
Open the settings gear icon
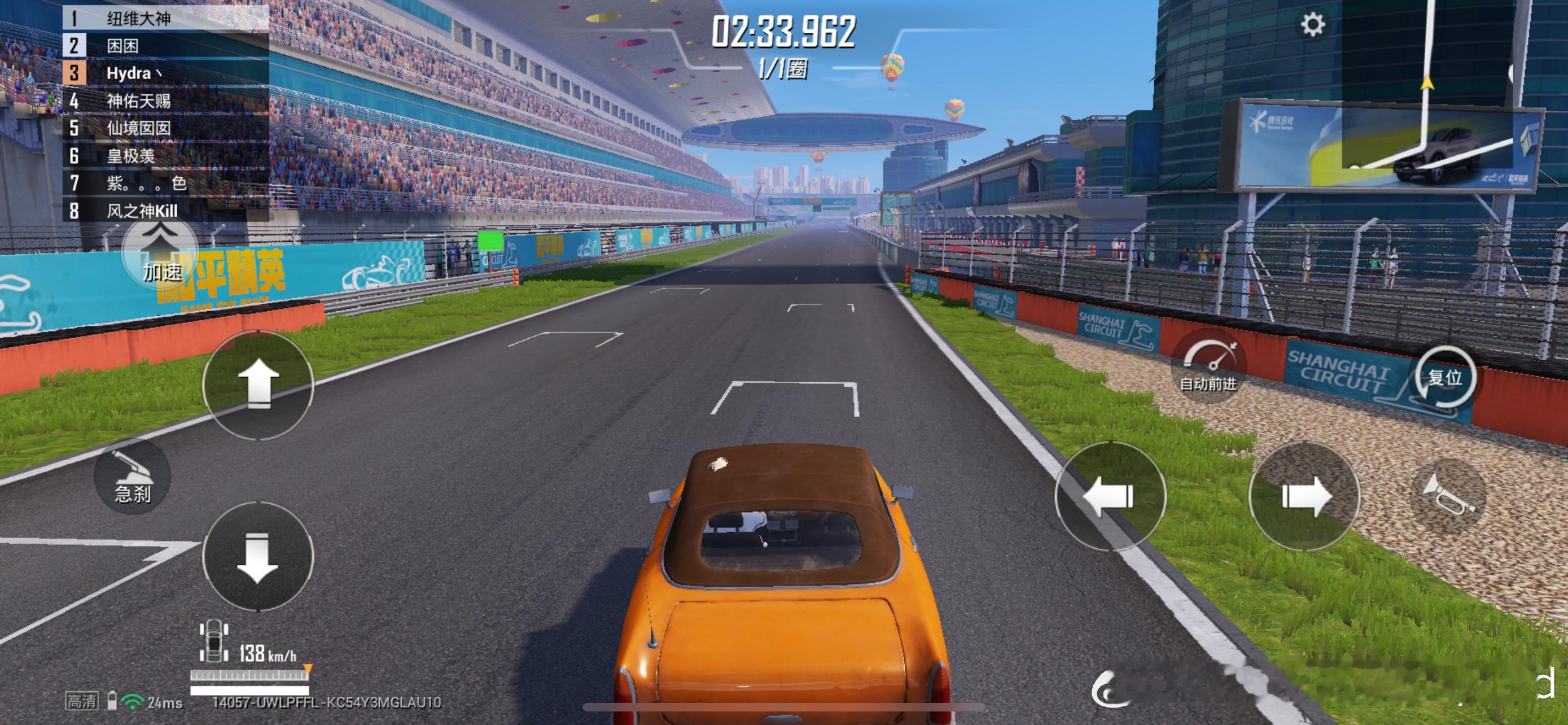tap(1312, 25)
